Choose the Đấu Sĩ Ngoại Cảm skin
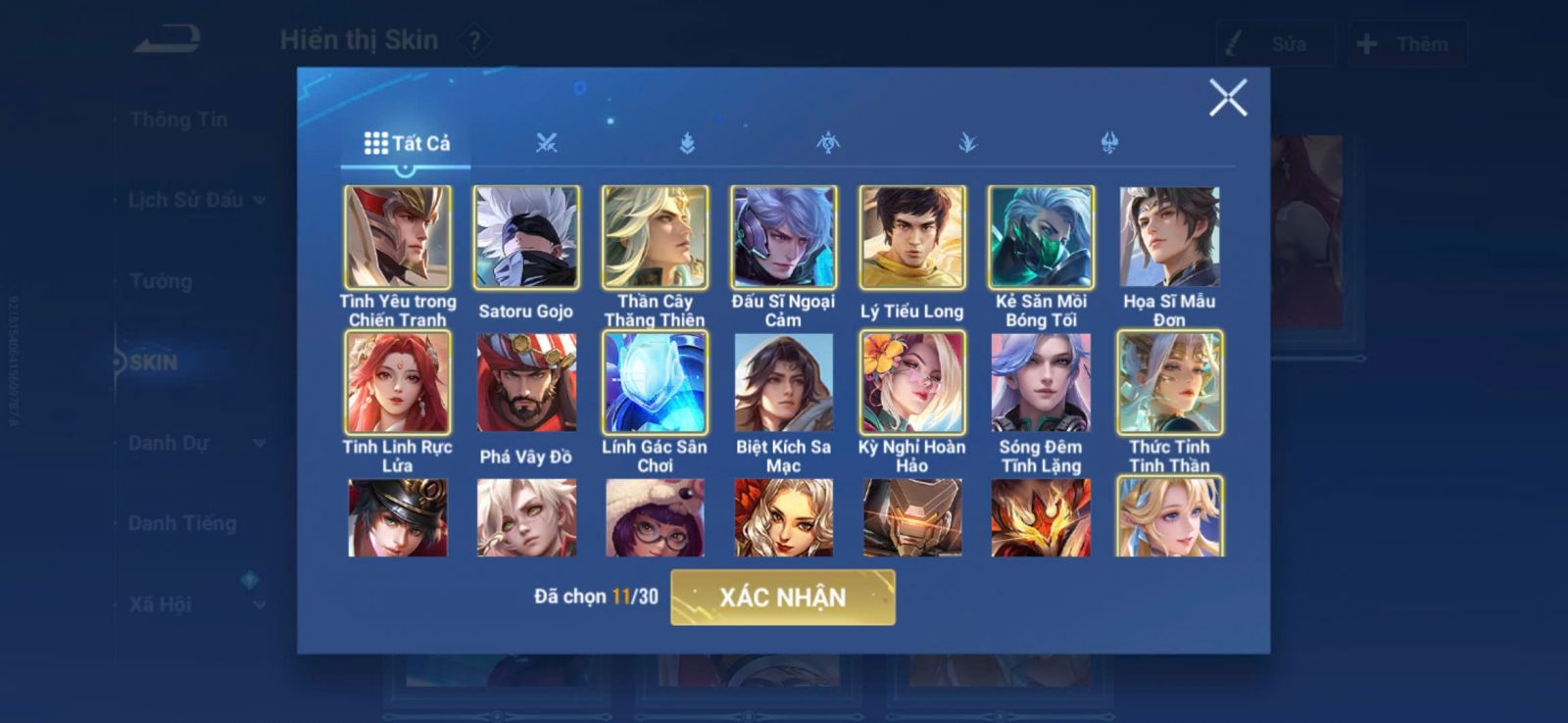Image resolution: width=1568 pixels, height=723 pixels. (783, 238)
